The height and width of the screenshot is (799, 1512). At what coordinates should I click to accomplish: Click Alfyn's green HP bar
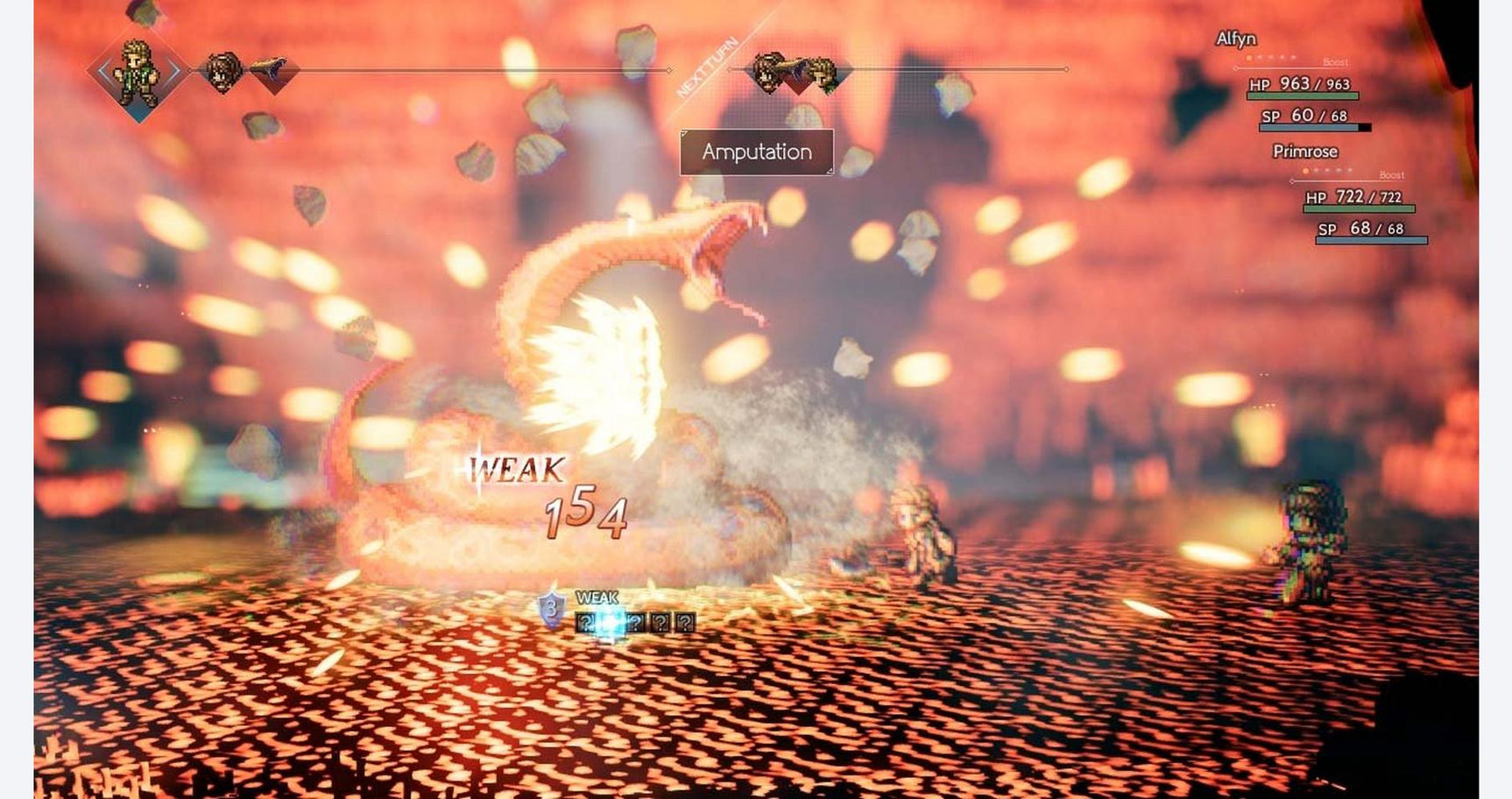1301,95
